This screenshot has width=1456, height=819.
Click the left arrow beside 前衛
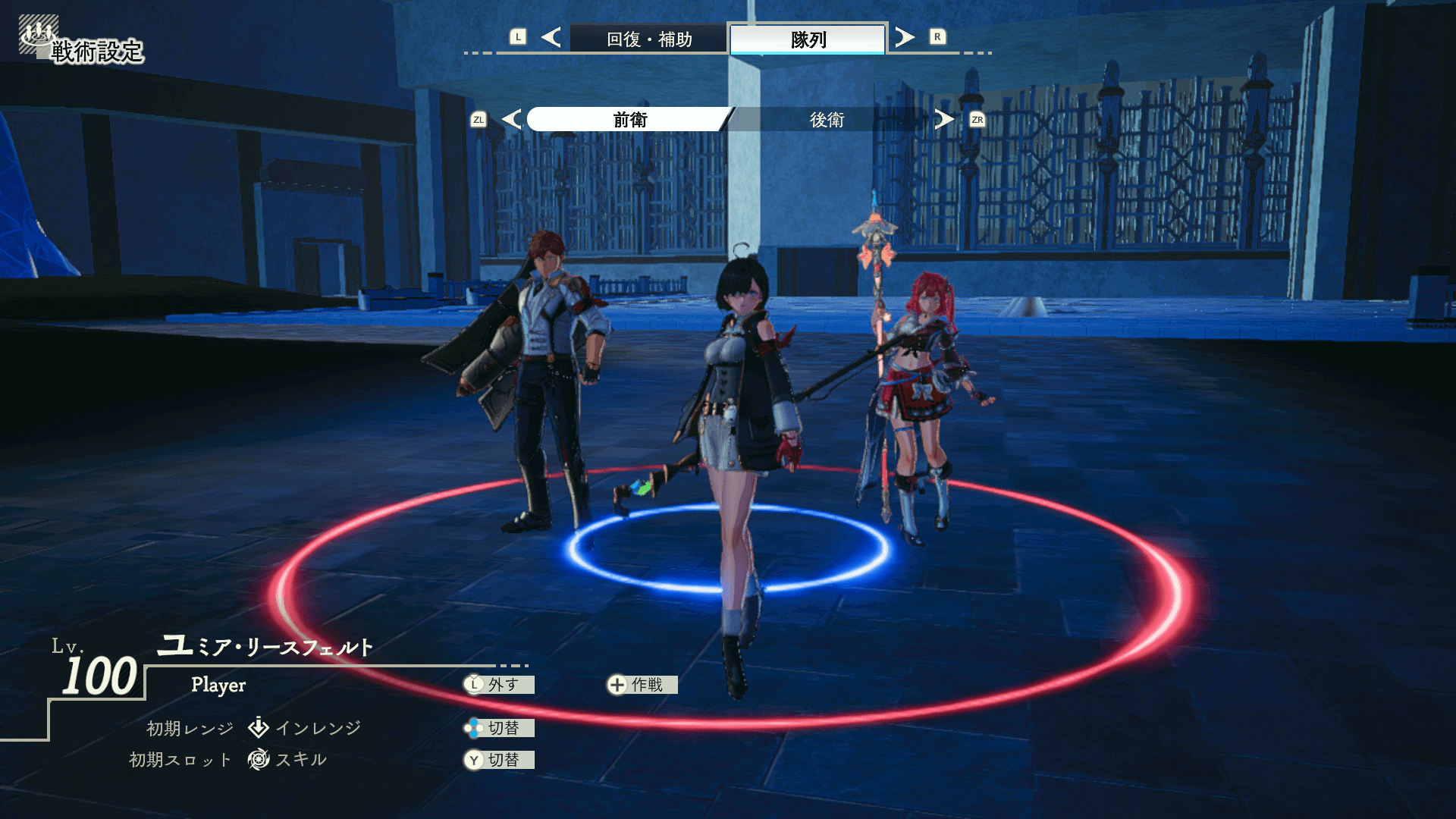[x=512, y=119]
